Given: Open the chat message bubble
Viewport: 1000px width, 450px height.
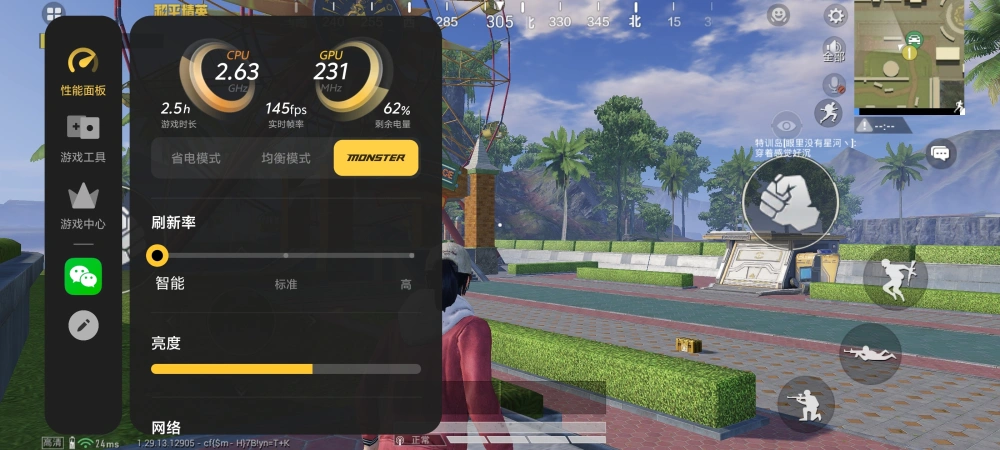Looking at the screenshot, I should (940, 153).
